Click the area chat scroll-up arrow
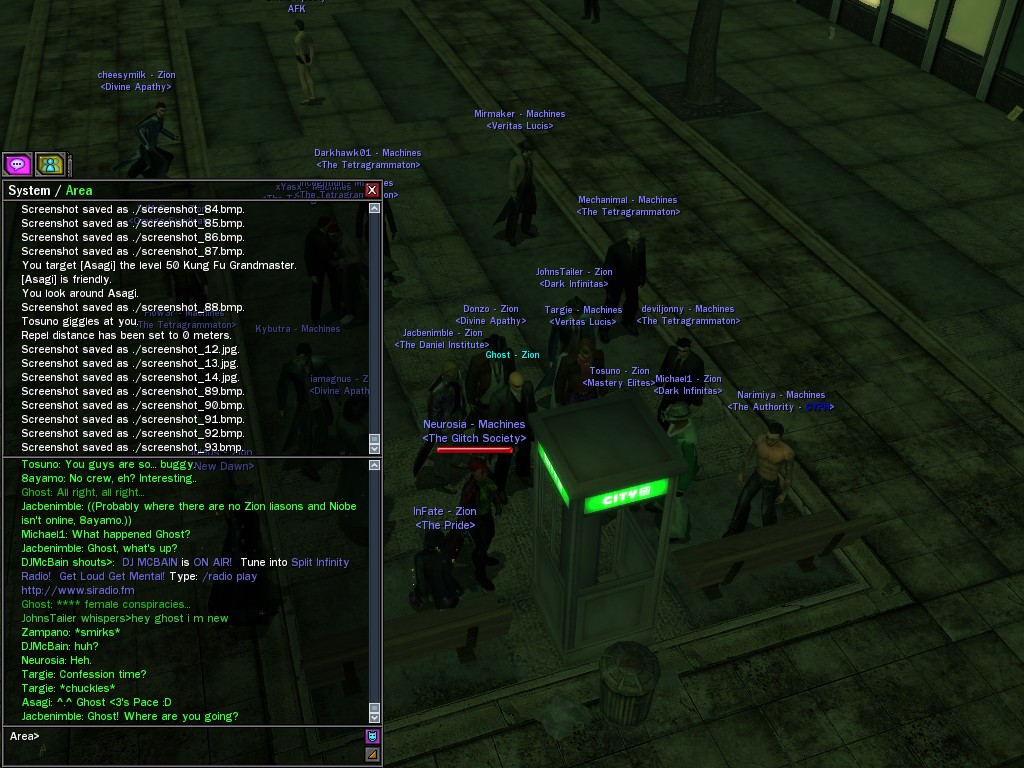Screen dimensions: 1024x768 (375, 465)
